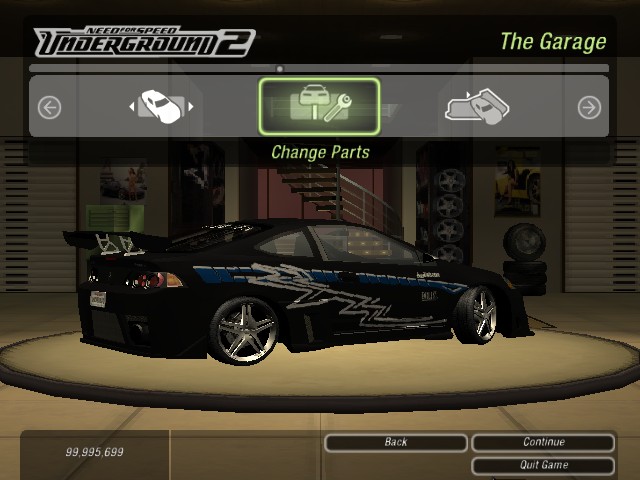The image size is (640, 480).
Task: Select the highlighted Change Parts icon
Action: [x=319, y=106]
